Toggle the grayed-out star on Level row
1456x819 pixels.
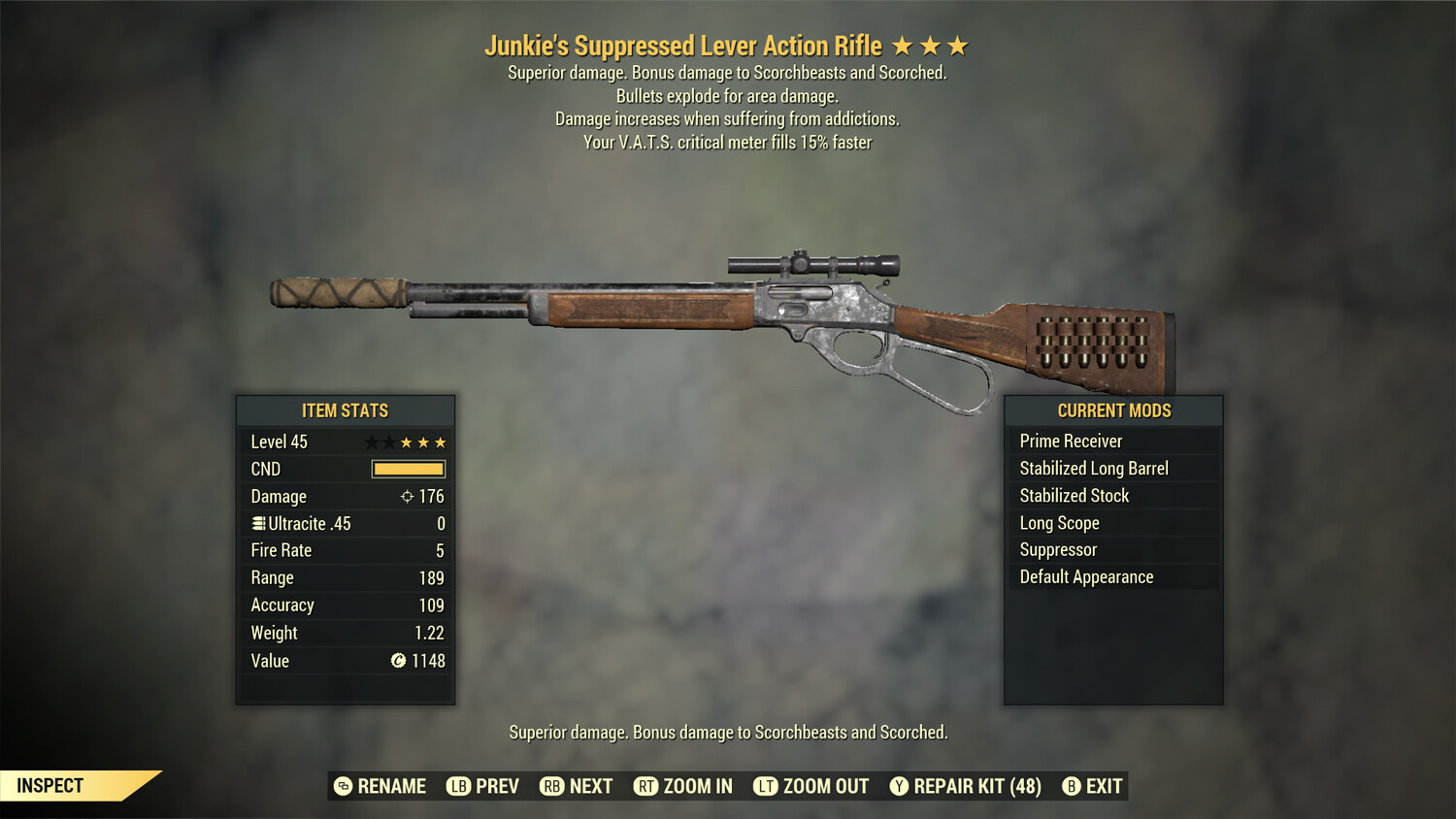tap(370, 442)
